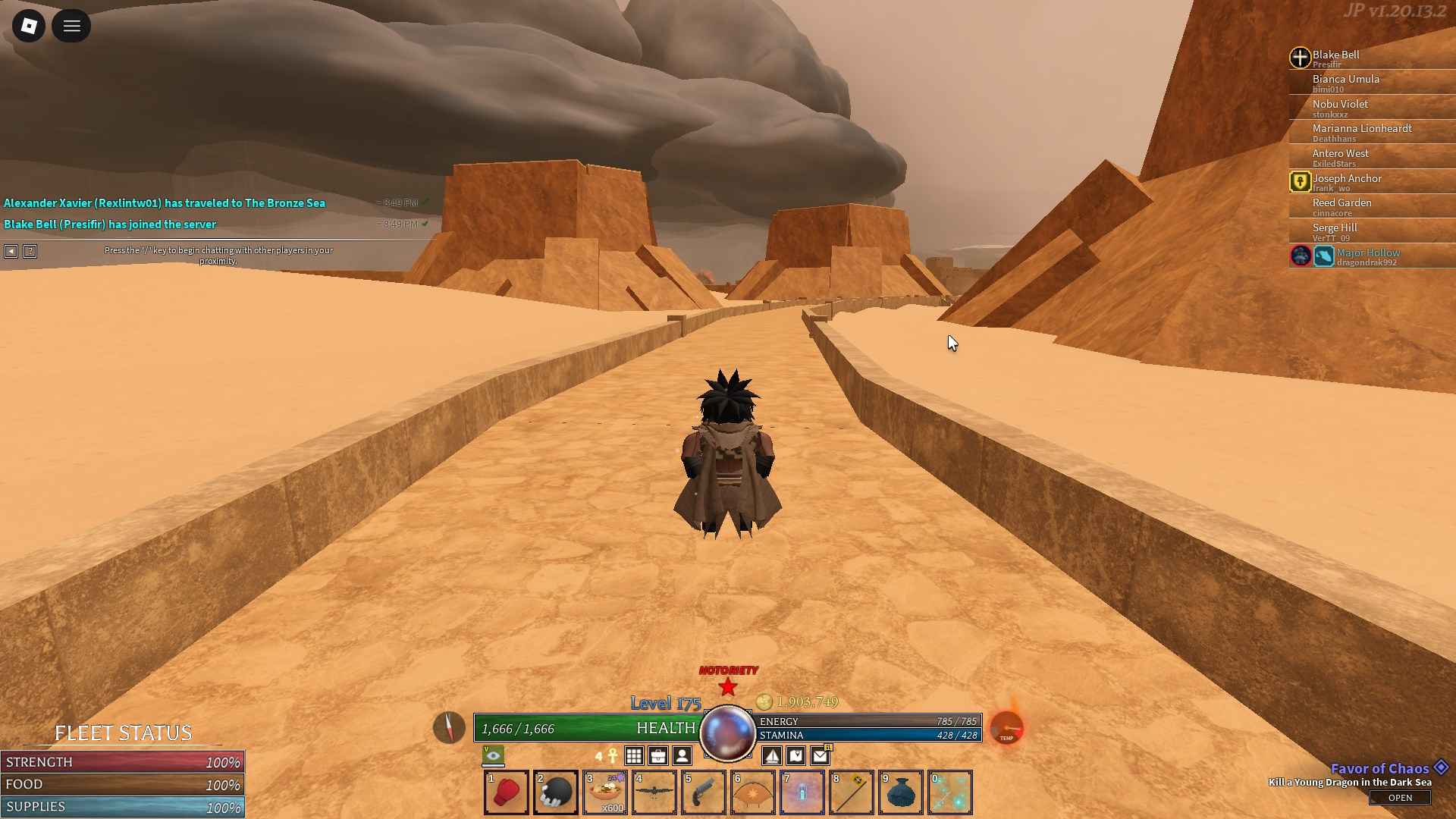Open the grid menu icon
Viewport: 1456px width, 819px height.
634,756
